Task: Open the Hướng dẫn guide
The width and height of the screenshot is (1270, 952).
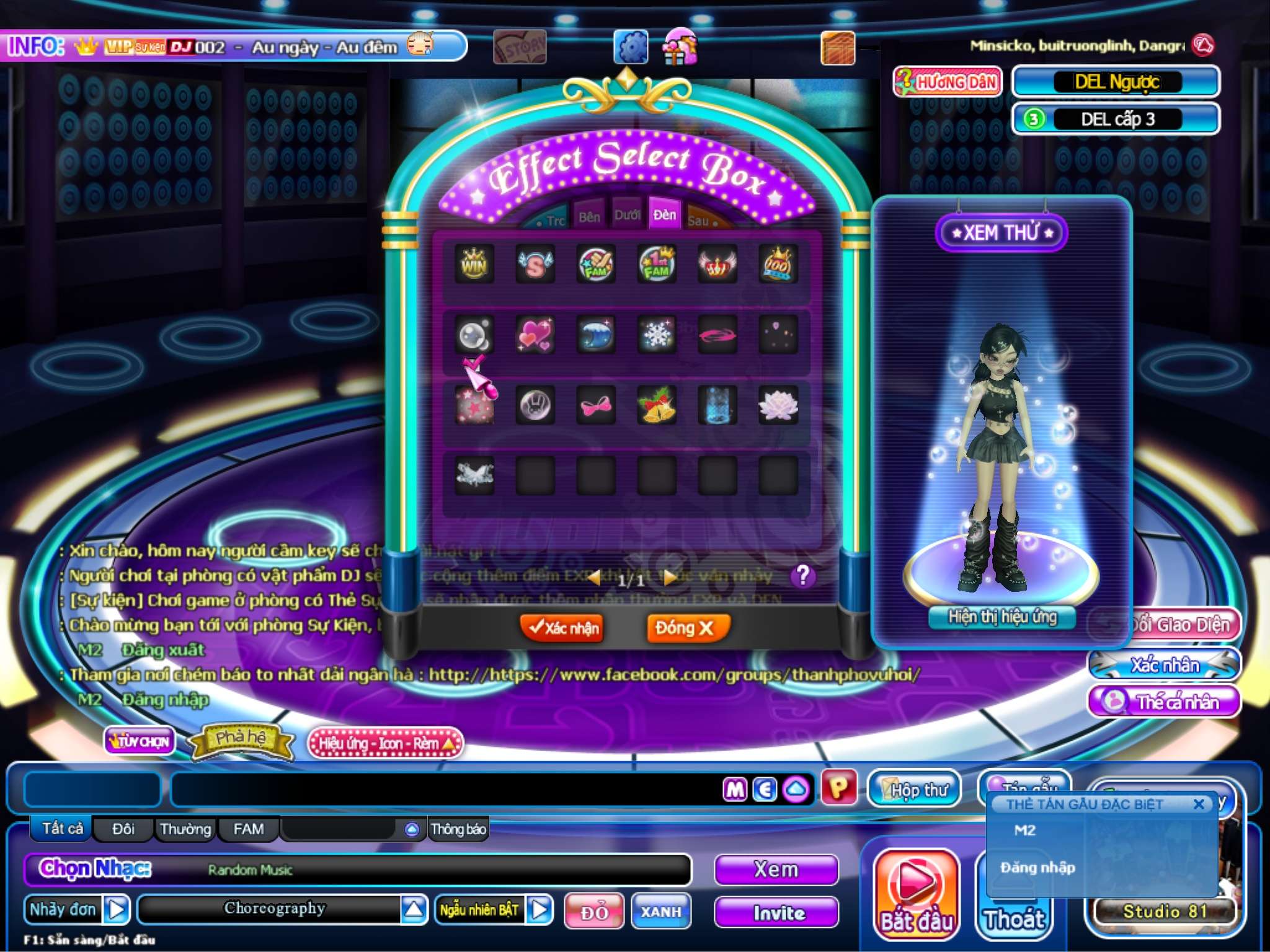Action: click(x=948, y=82)
